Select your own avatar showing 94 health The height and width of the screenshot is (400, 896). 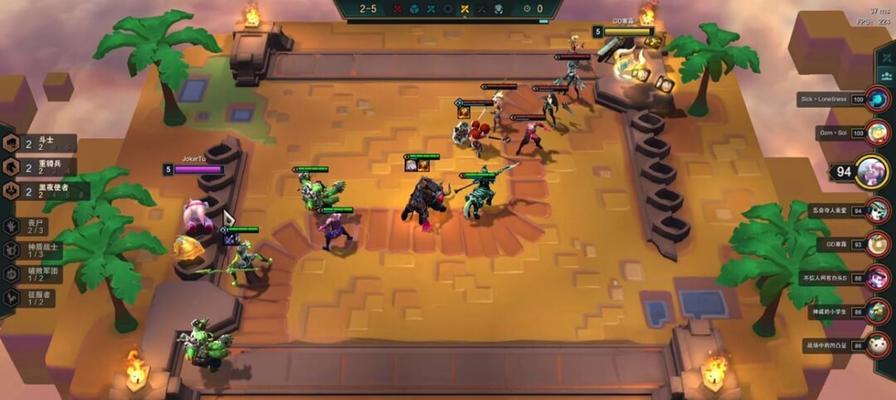[x=870, y=170]
